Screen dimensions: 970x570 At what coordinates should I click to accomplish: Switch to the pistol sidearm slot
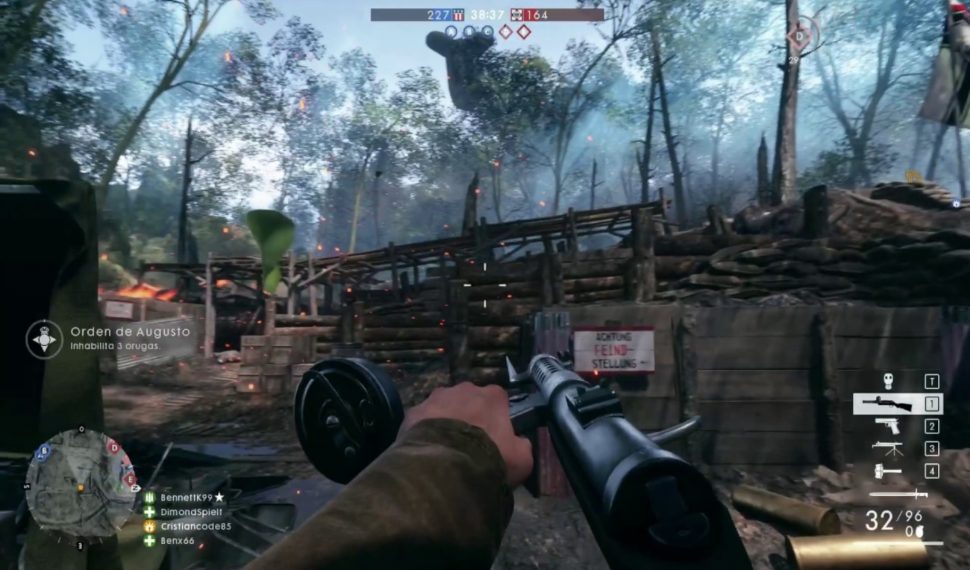886,427
